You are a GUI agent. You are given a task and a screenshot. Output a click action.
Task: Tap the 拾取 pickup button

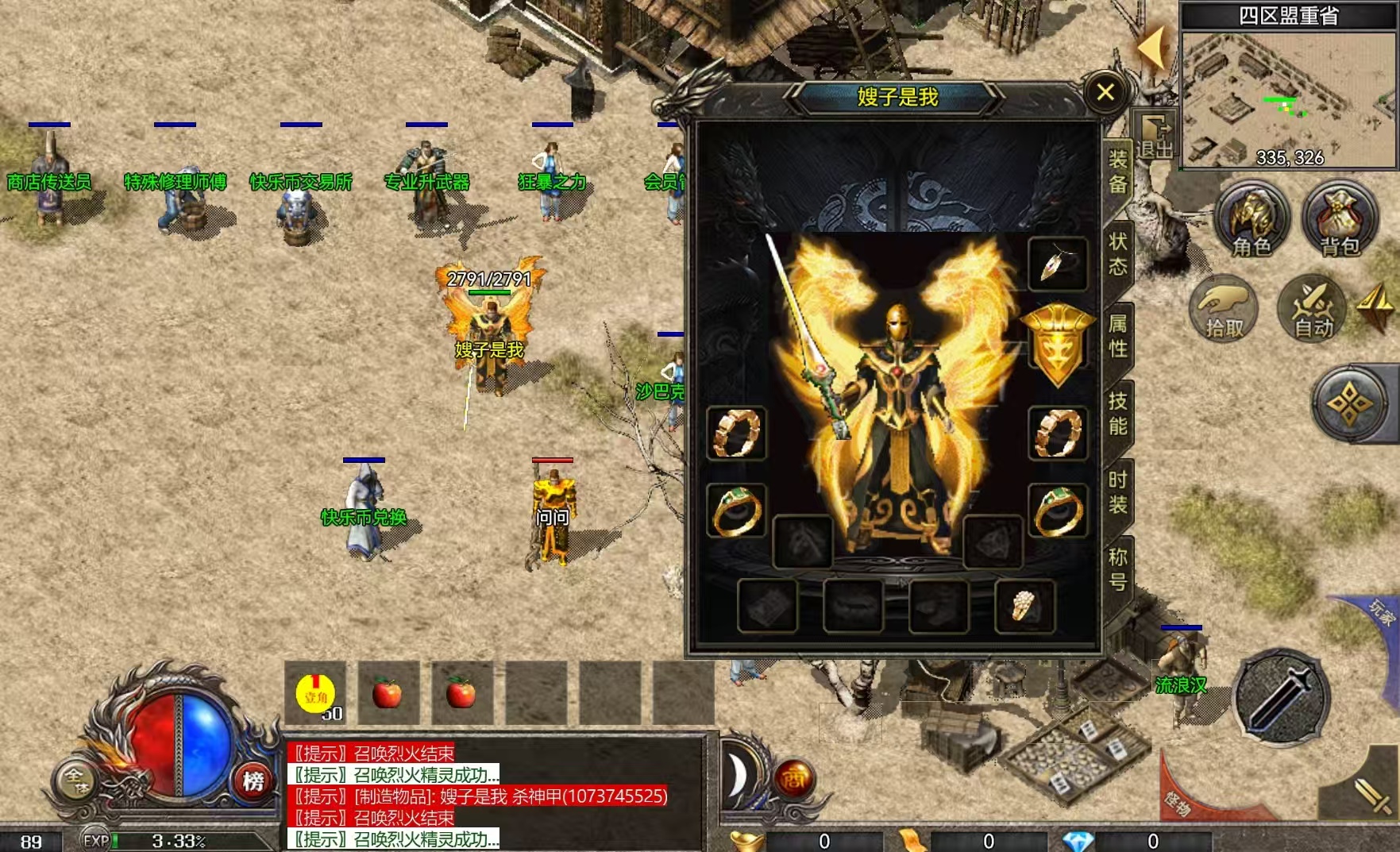tap(1224, 309)
